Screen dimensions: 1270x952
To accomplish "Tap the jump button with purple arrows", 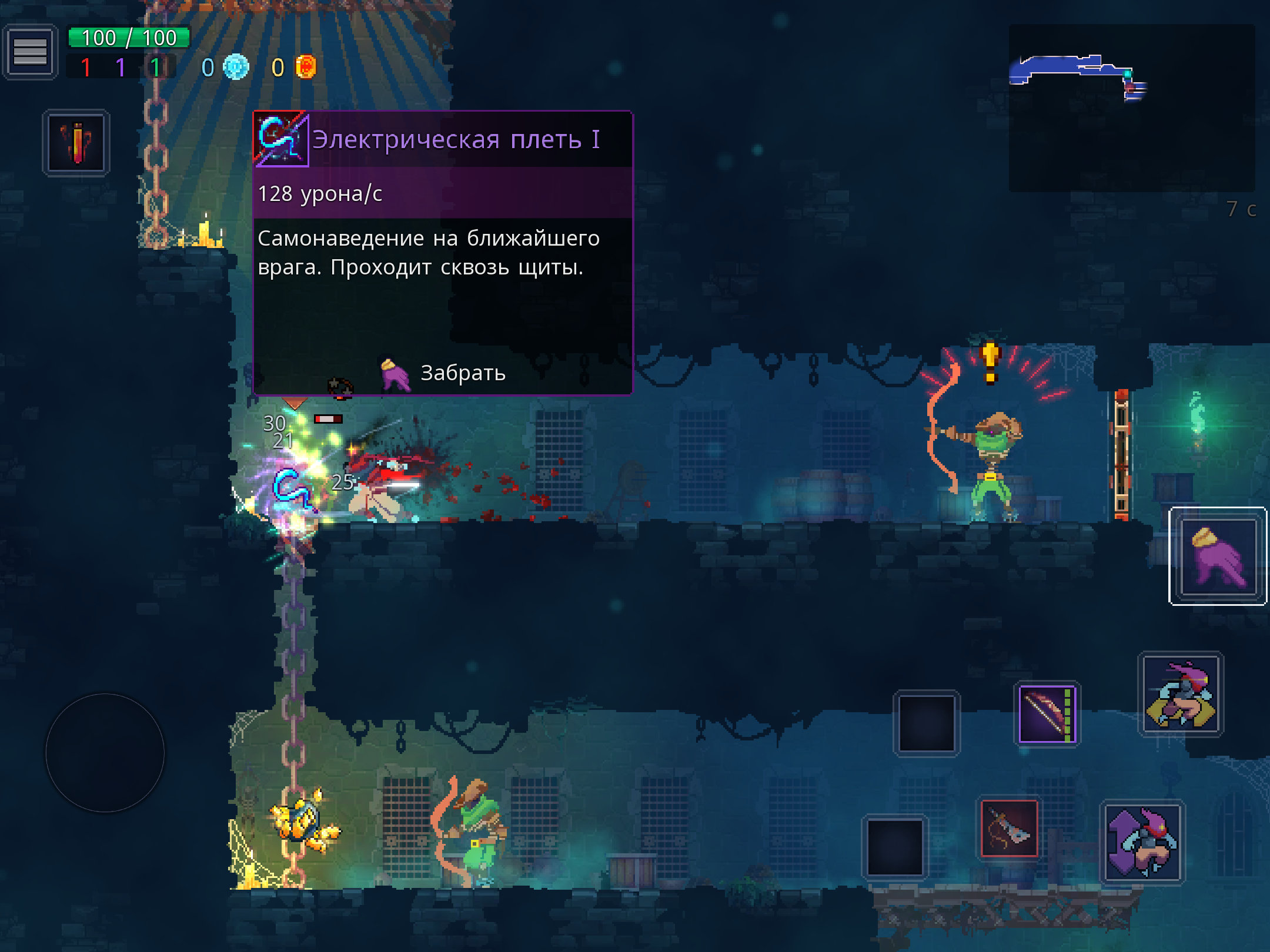I will (1142, 842).
